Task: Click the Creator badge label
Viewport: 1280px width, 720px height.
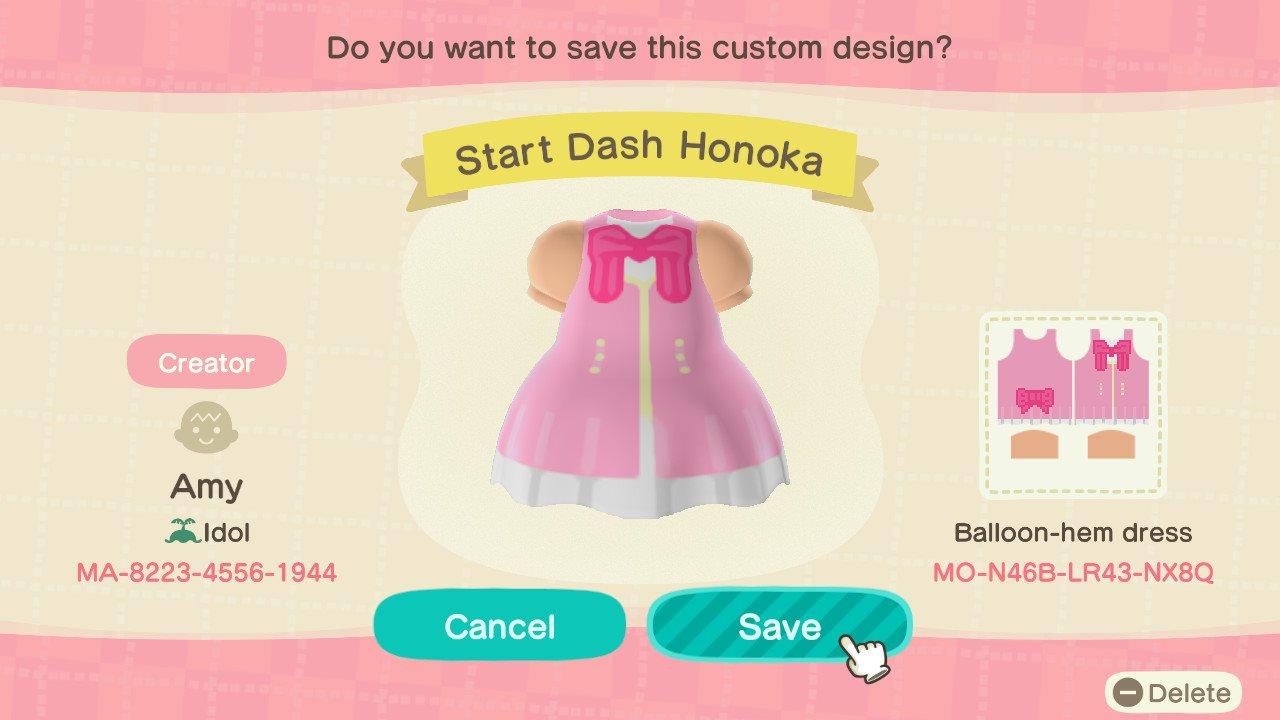Action: 206,362
